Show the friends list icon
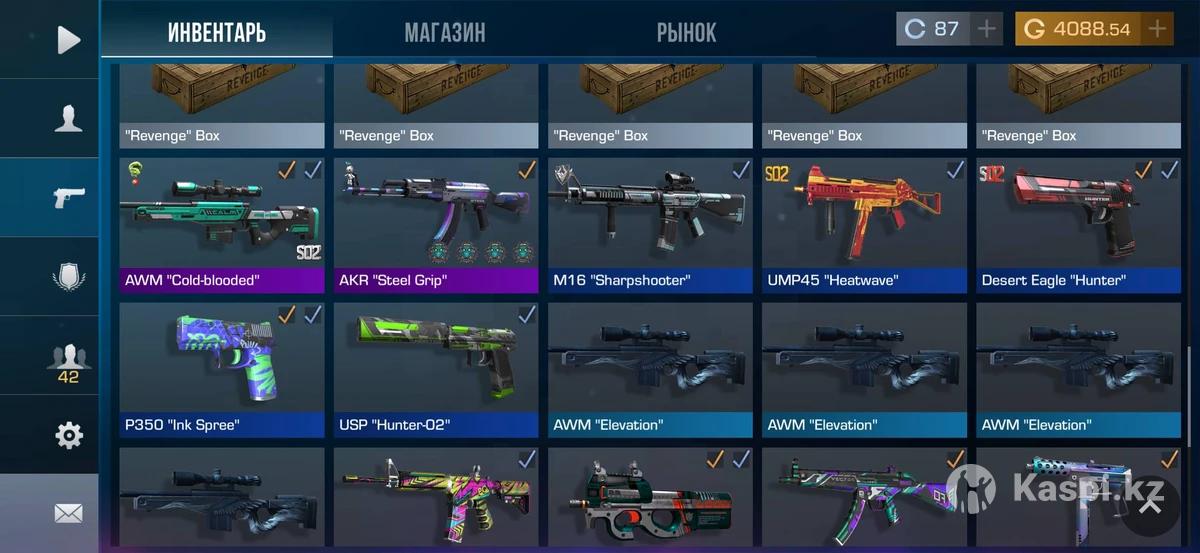The height and width of the screenshot is (553, 1200). coord(68,360)
